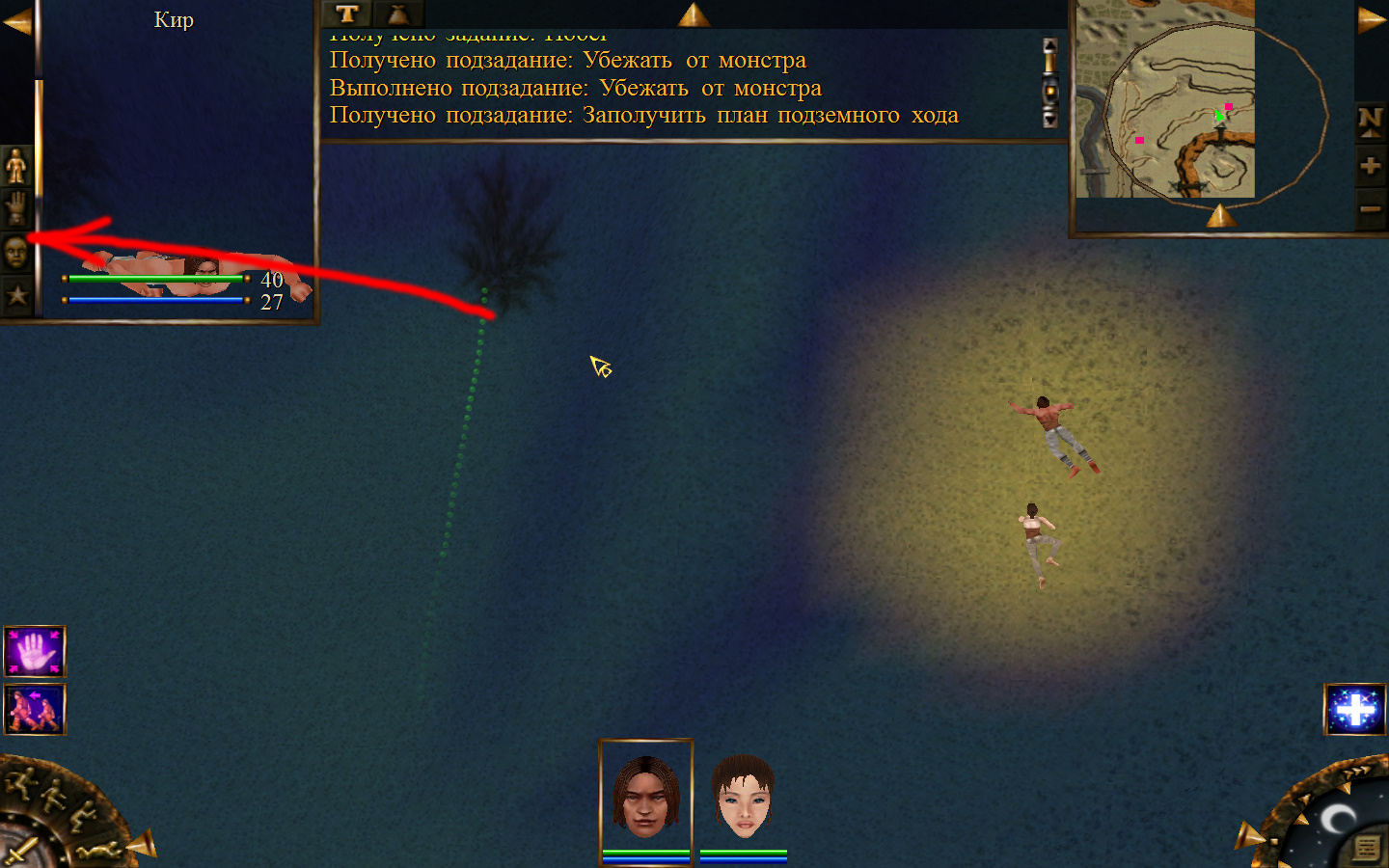Toggle the two walking figures follow icon
The width and height of the screenshot is (1389, 868).
(x=35, y=709)
